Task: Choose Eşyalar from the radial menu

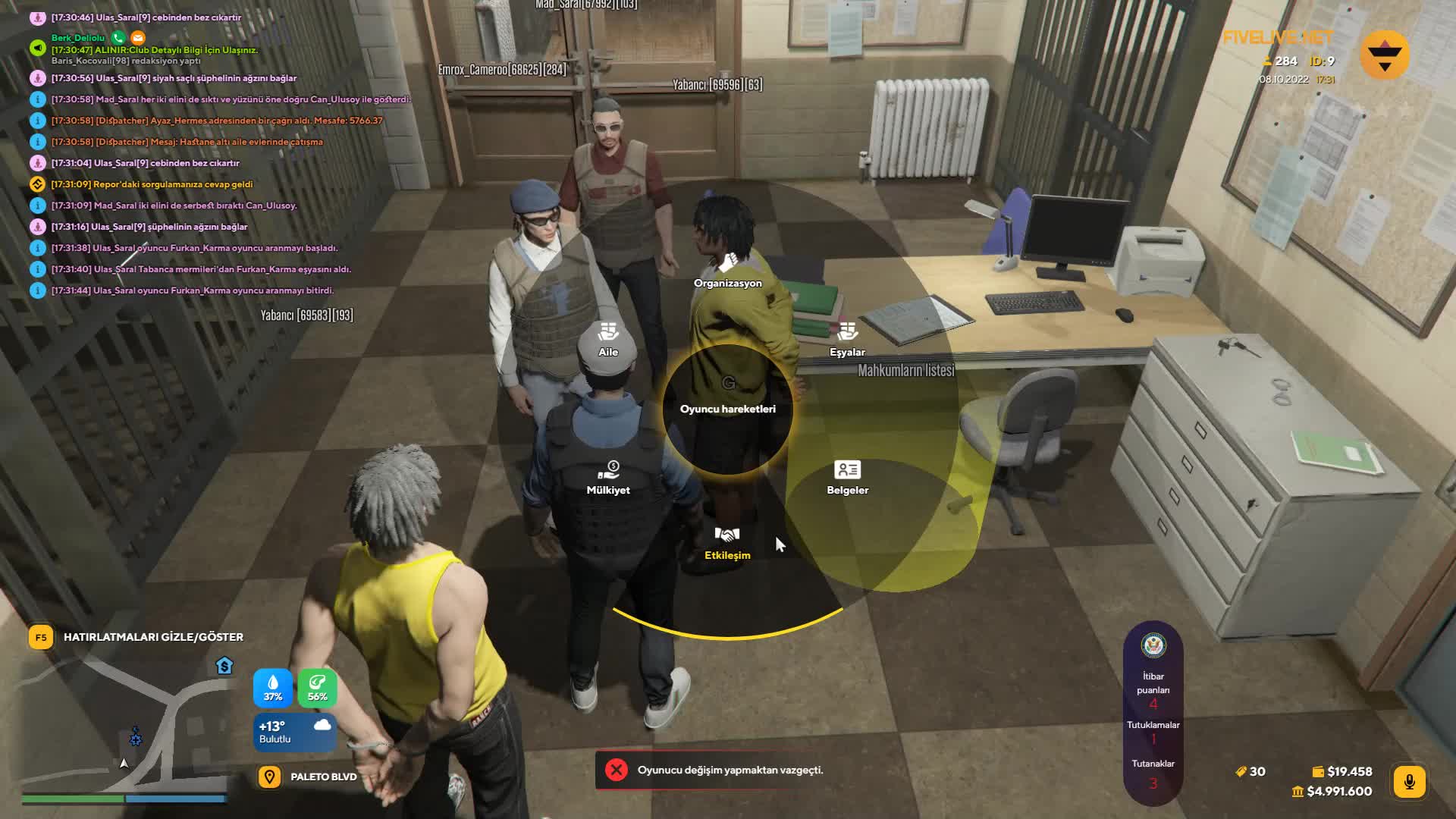Action: [847, 340]
